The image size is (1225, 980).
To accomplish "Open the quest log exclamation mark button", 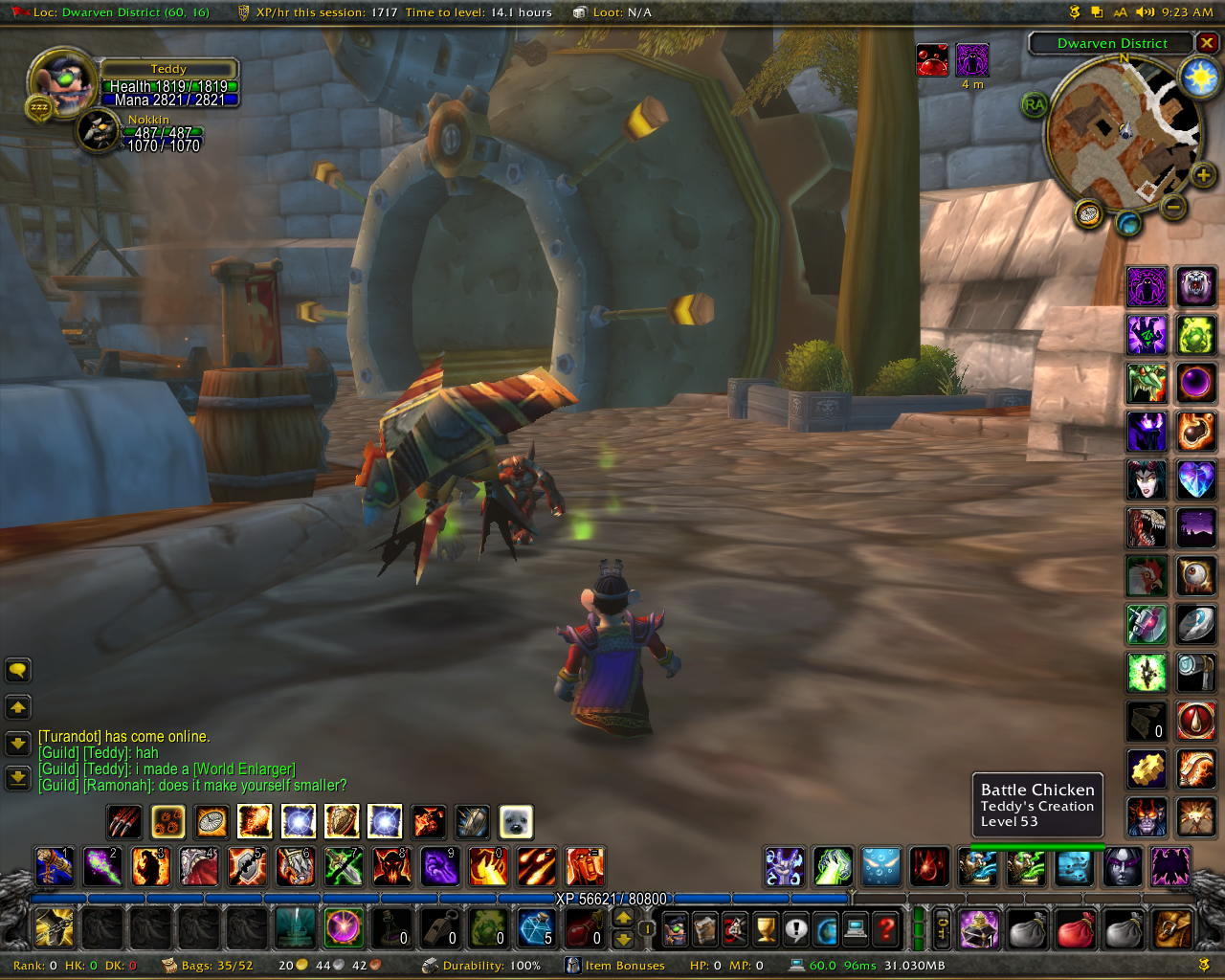I will pos(796,928).
